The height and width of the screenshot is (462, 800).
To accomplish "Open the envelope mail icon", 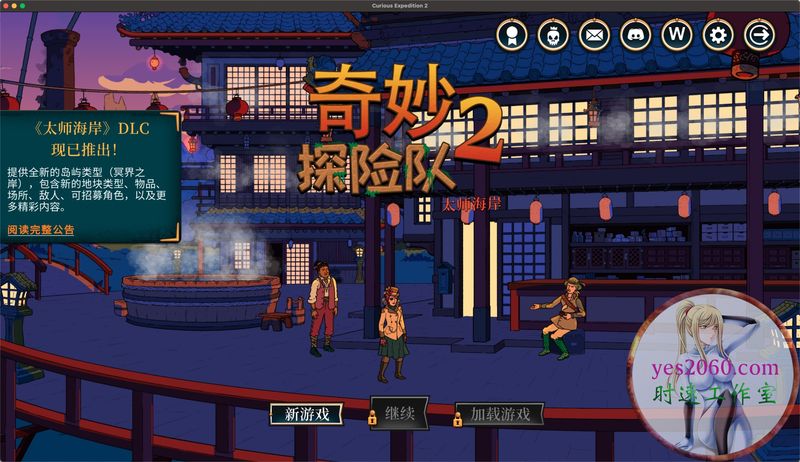I will [594, 36].
